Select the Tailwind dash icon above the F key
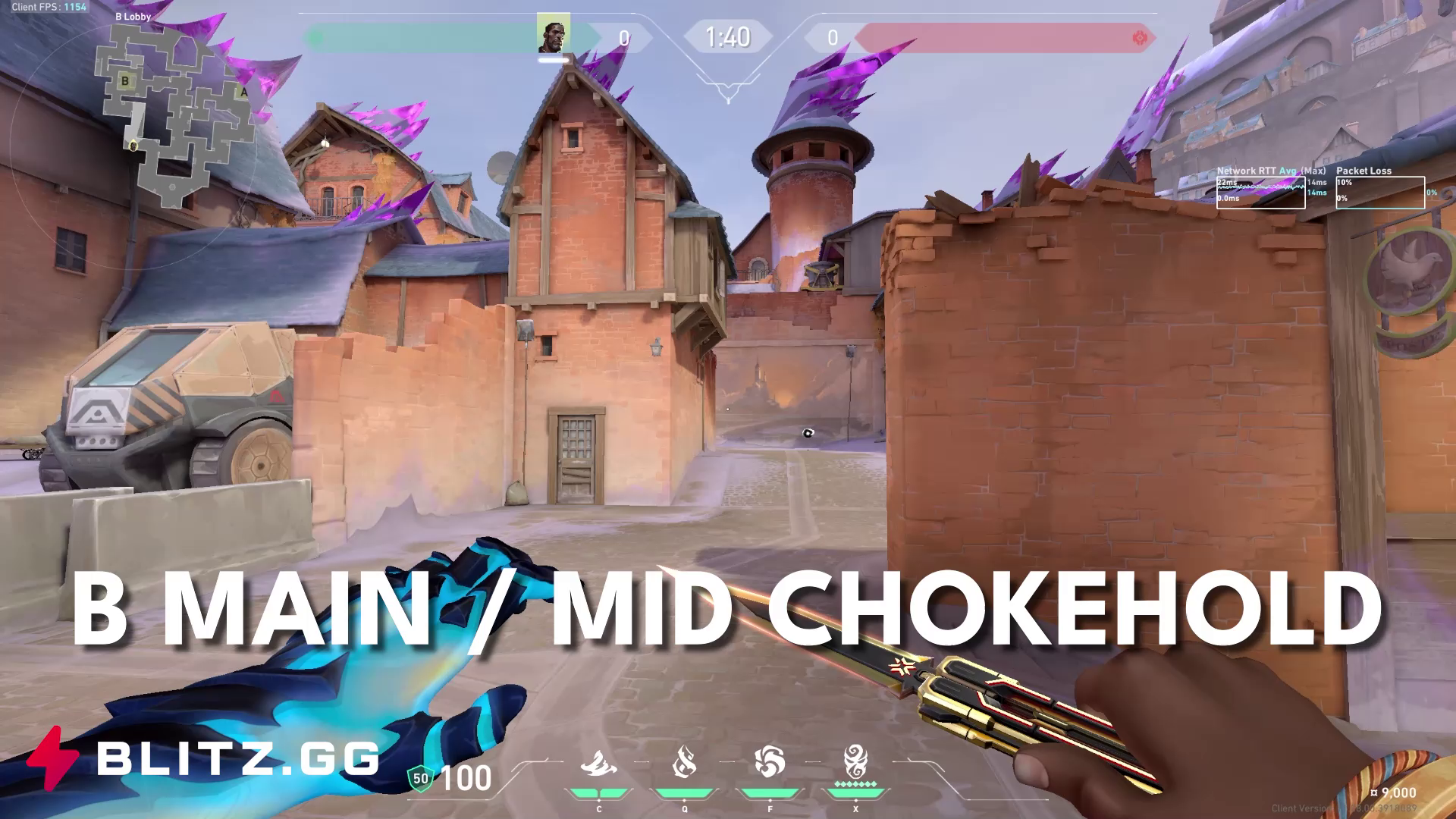Screen dimensions: 1456x819 click(769, 761)
